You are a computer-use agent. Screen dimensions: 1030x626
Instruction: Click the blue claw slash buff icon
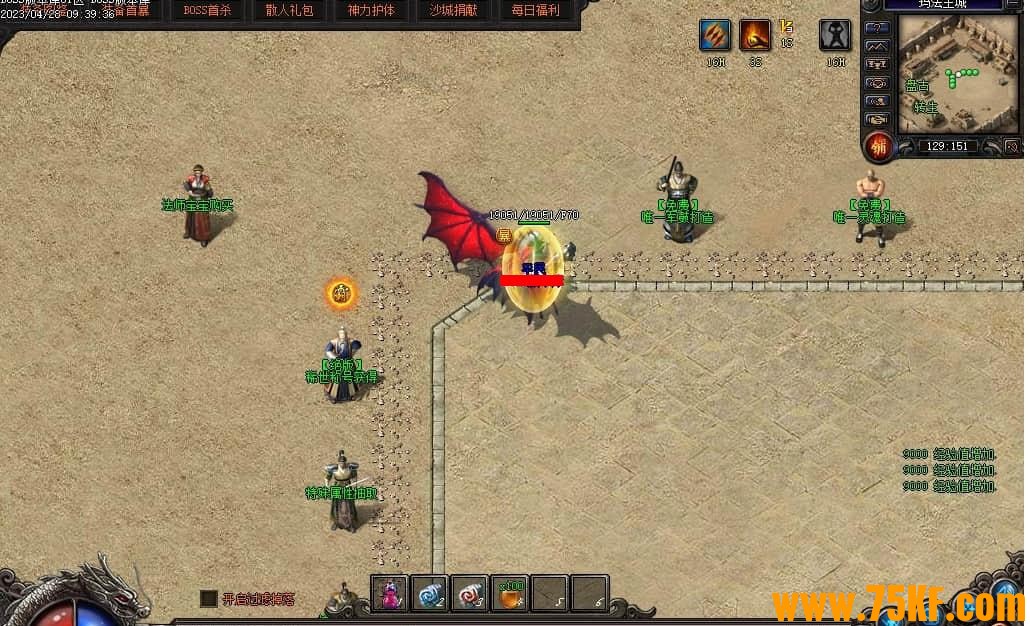[x=714, y=36]
